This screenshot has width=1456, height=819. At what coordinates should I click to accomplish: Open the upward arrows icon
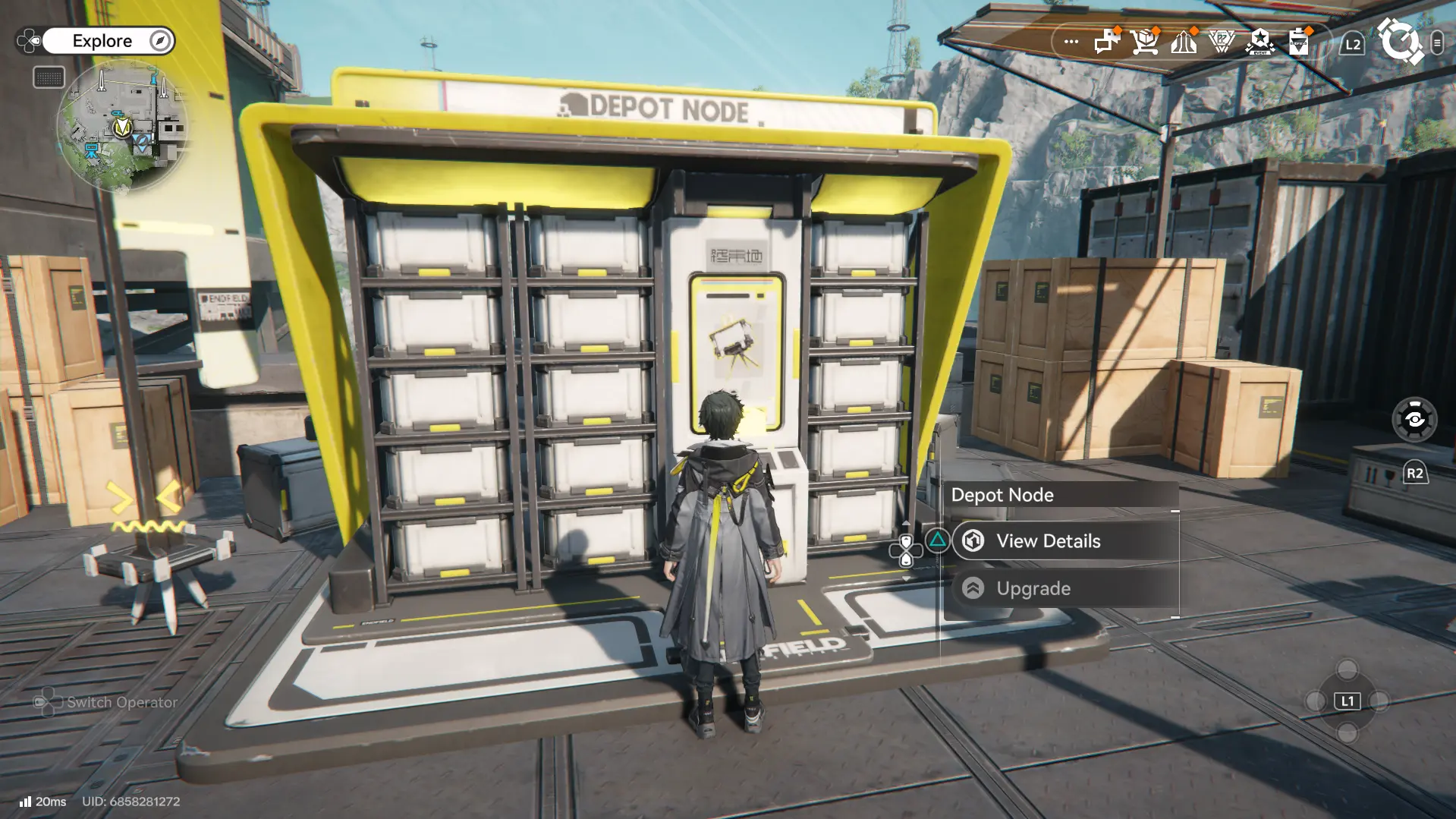1184,42
